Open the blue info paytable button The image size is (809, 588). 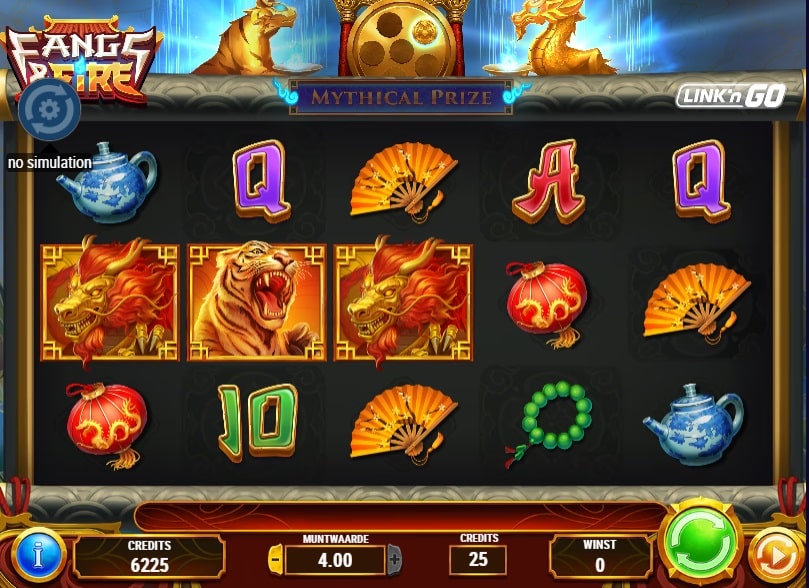coord(38,556)
